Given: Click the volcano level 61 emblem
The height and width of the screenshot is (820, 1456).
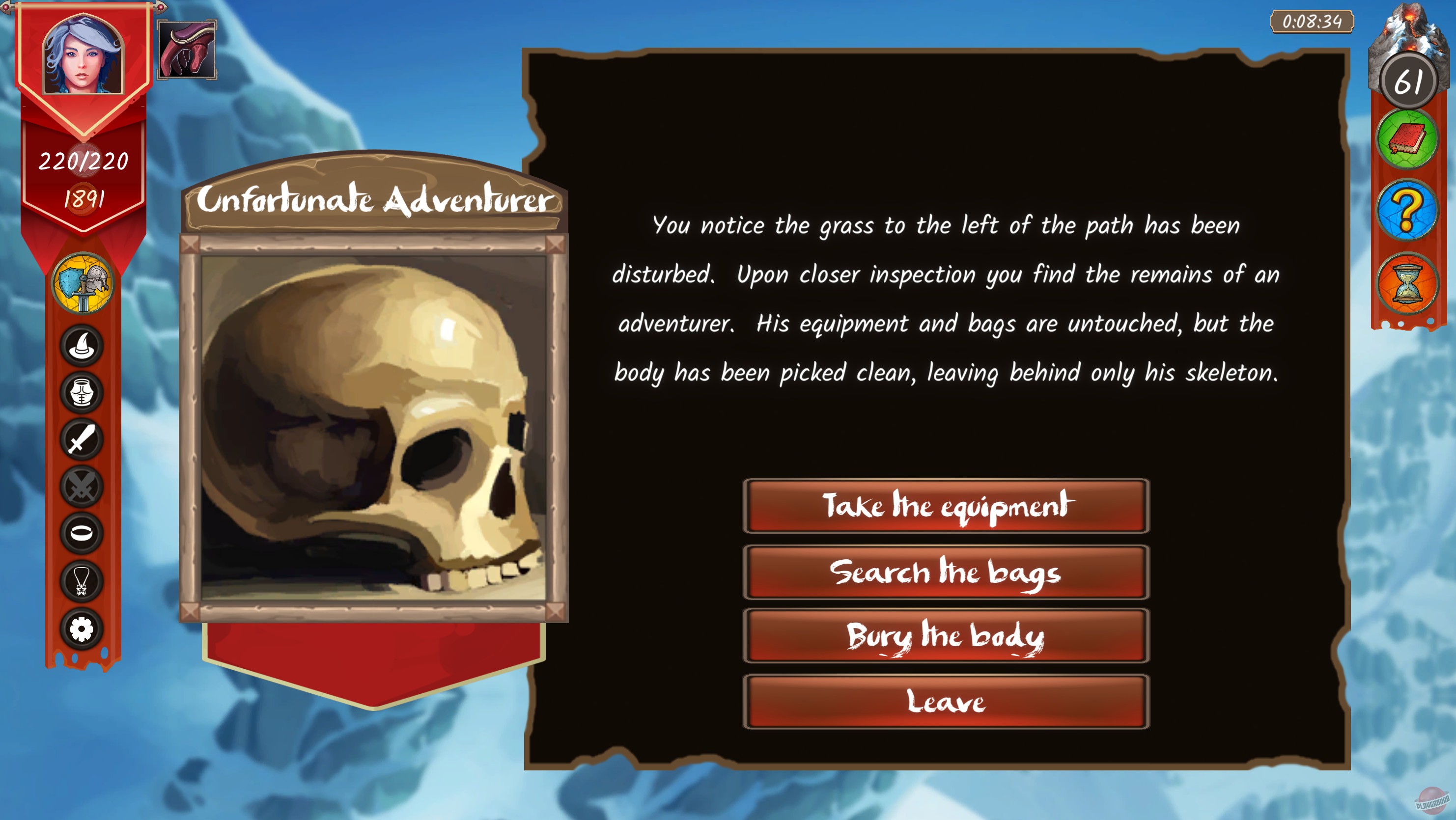Looking at the screenshot, I should pos(1408,79).
